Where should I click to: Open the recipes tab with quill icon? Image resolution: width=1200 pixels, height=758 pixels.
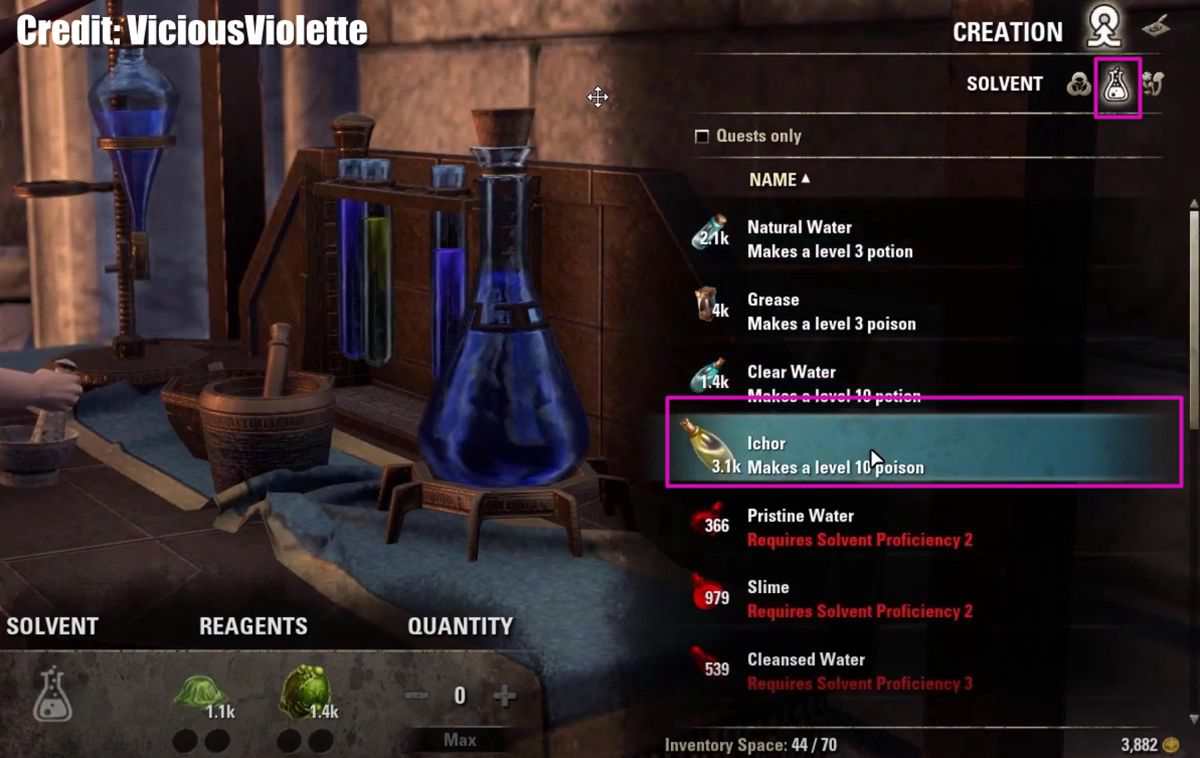(1156, 27)
